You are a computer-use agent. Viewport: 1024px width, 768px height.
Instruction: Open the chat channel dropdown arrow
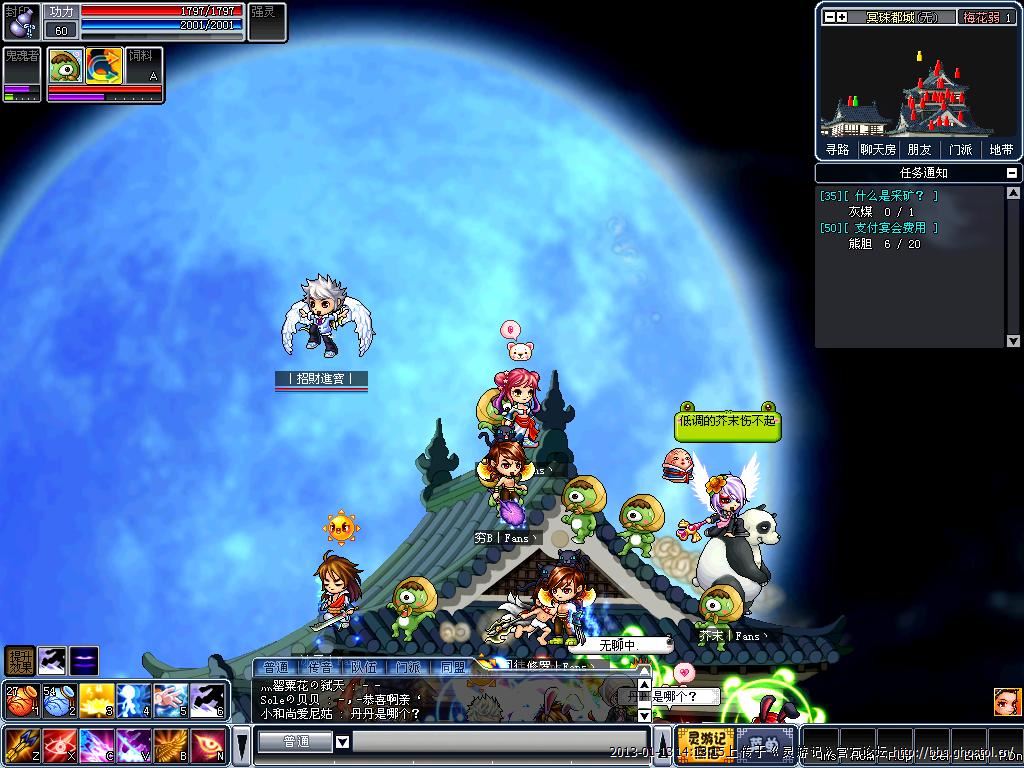tap(342, 742)
